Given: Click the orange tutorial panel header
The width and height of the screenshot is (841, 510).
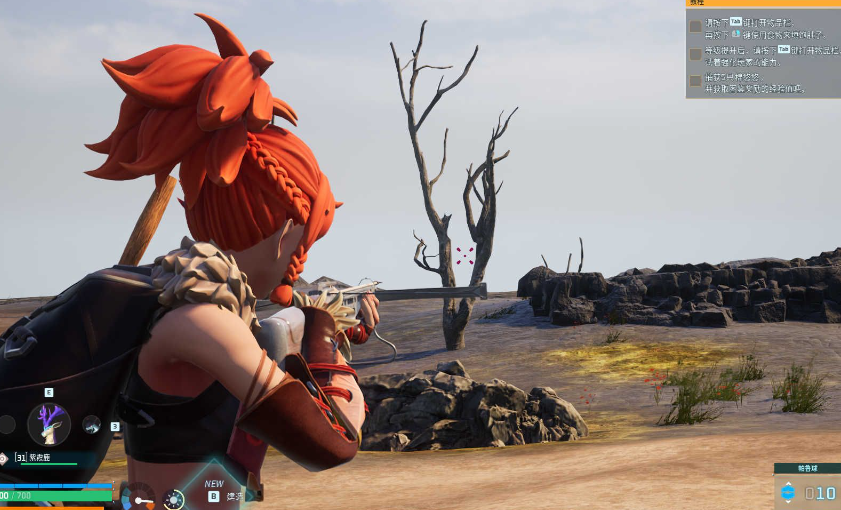Looking at the screenshot, I should (x=763, y=4).
